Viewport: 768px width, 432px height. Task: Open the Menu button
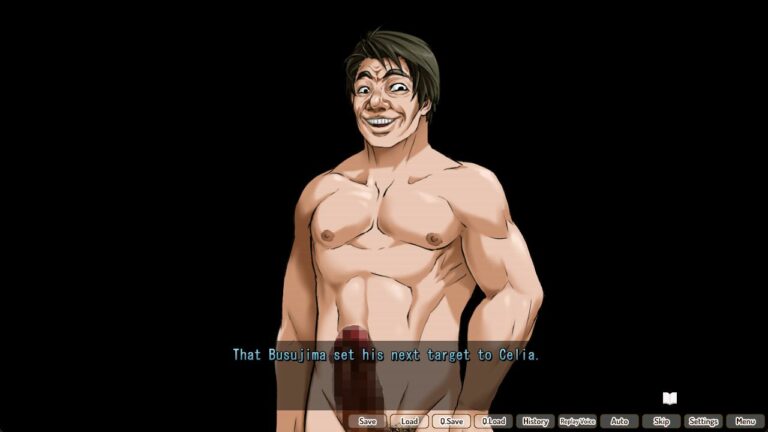(x=745, y=421)
